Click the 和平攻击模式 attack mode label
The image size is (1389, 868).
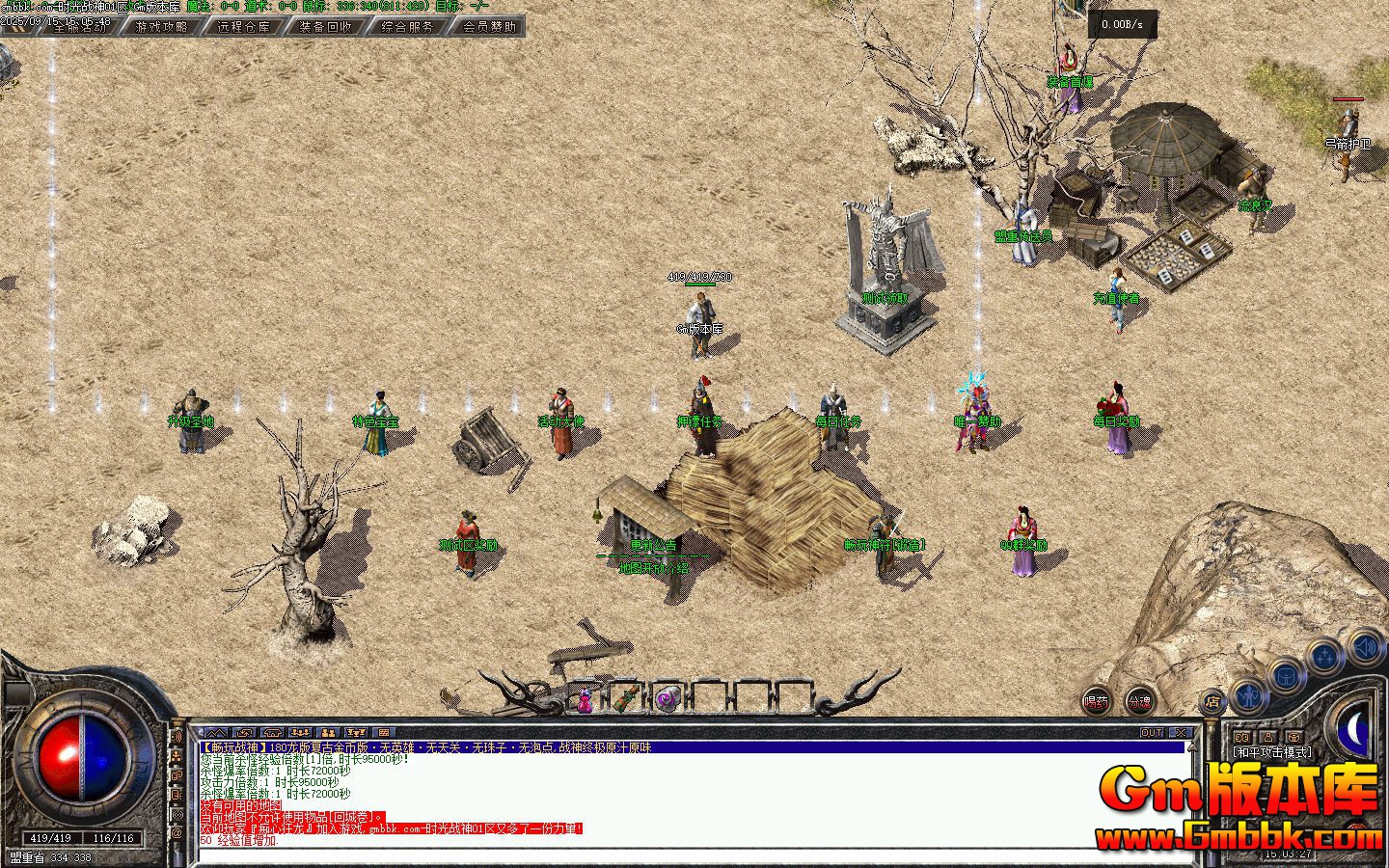[1272, 752]
